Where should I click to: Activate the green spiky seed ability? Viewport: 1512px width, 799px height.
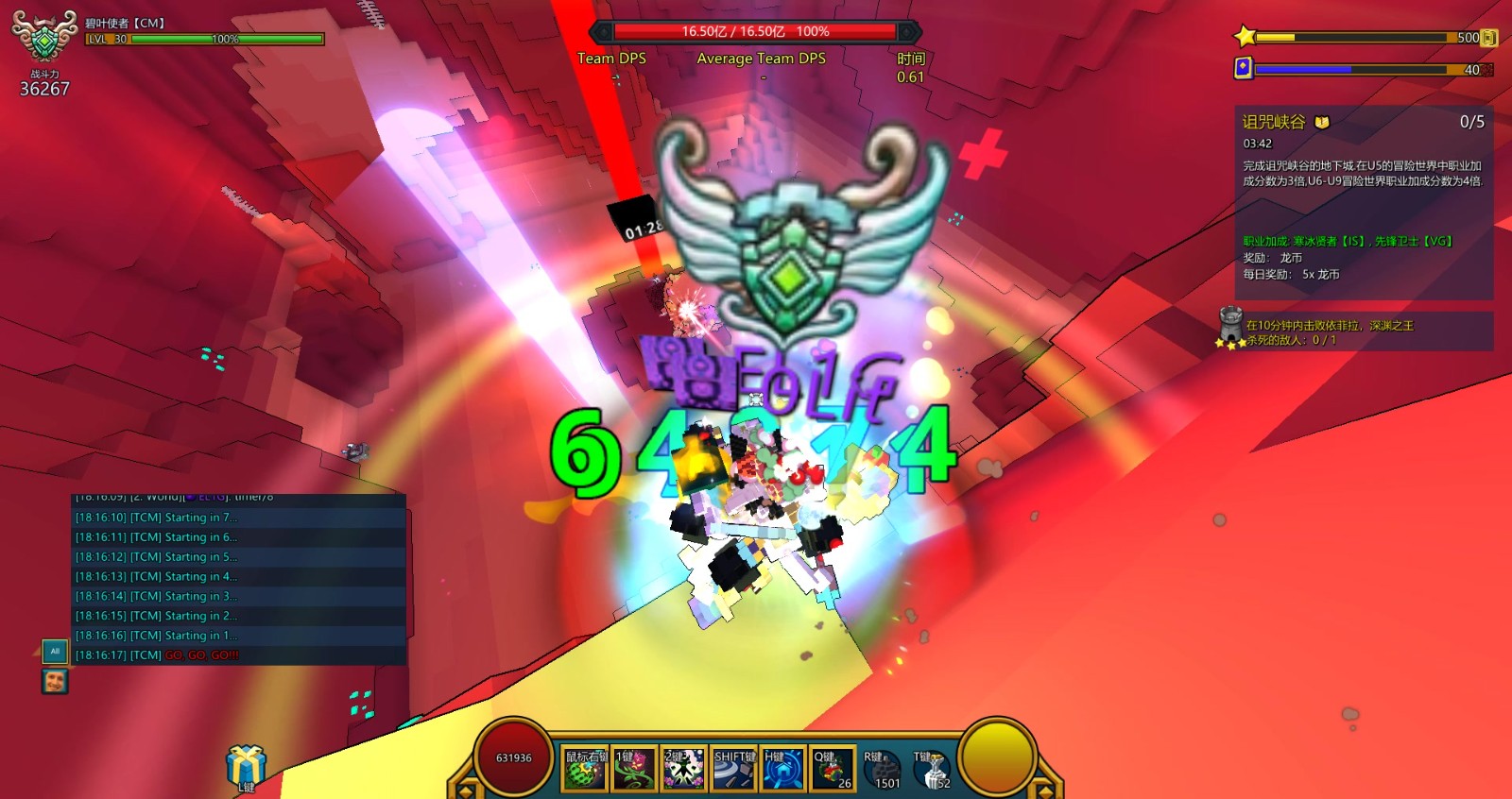point(586,769)
